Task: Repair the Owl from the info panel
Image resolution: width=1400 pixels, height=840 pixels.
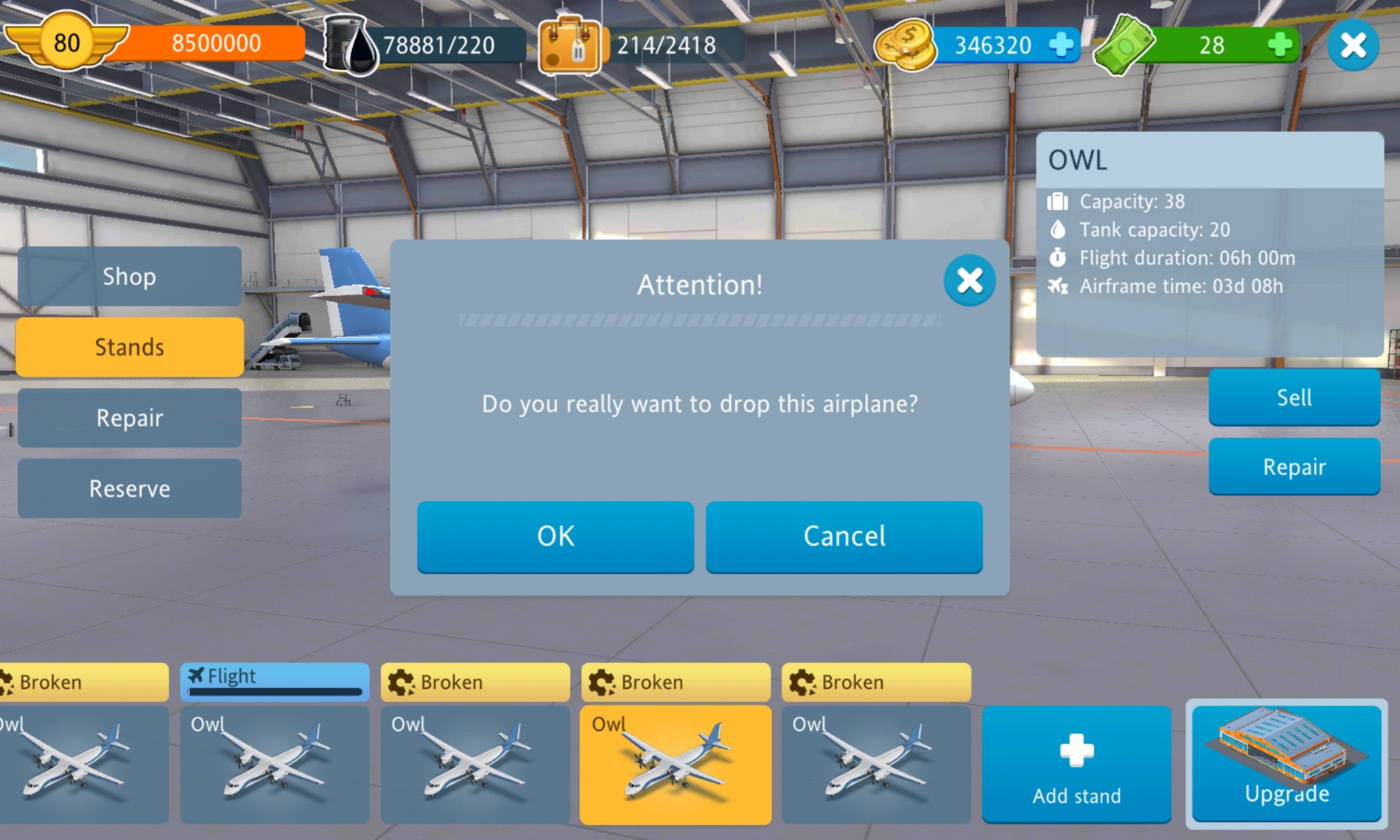Action: click(x=1294, y=467)
